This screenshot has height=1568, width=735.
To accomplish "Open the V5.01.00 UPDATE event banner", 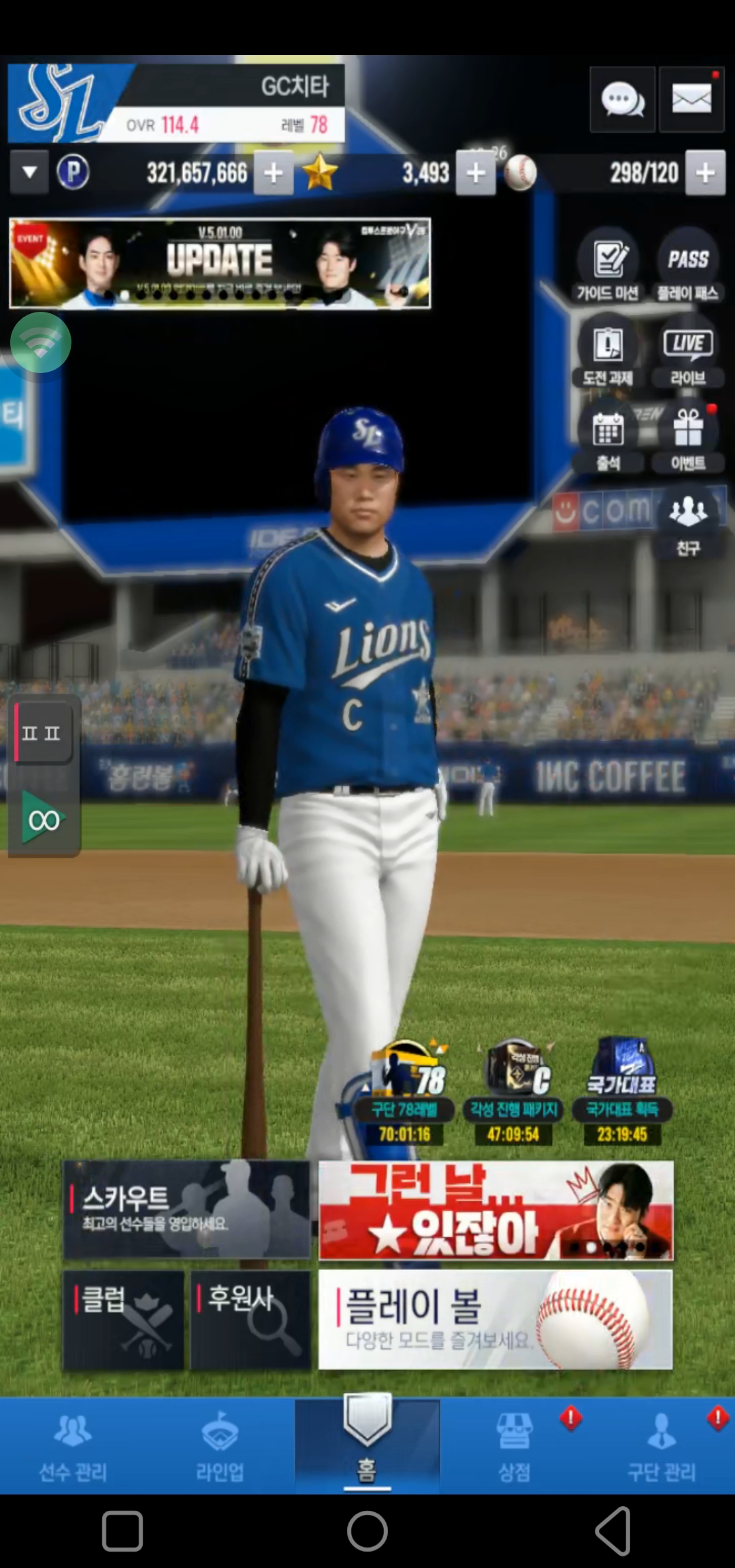I will click(x=220, y=263).
